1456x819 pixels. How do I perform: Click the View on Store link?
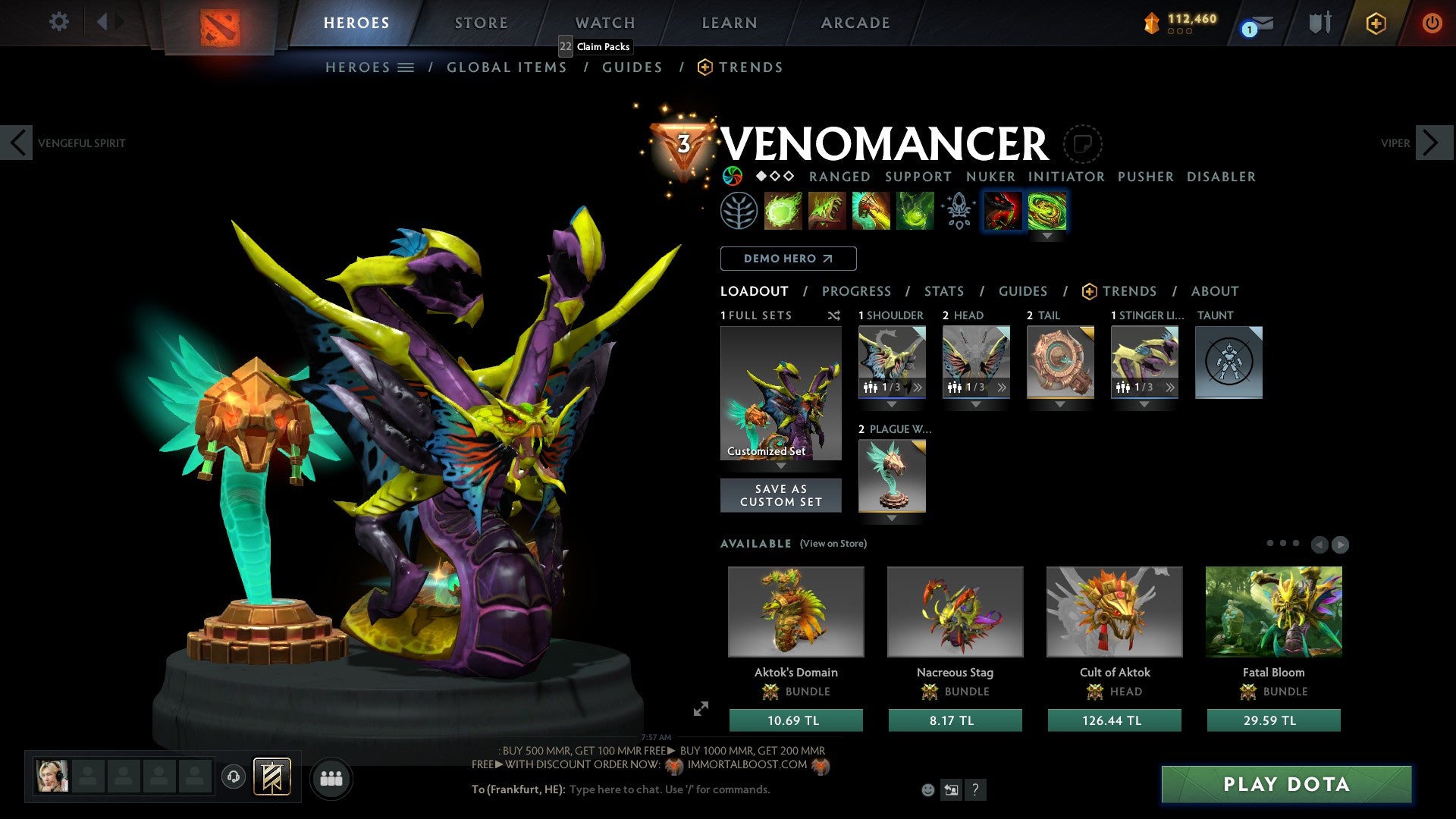click(833, 544)
